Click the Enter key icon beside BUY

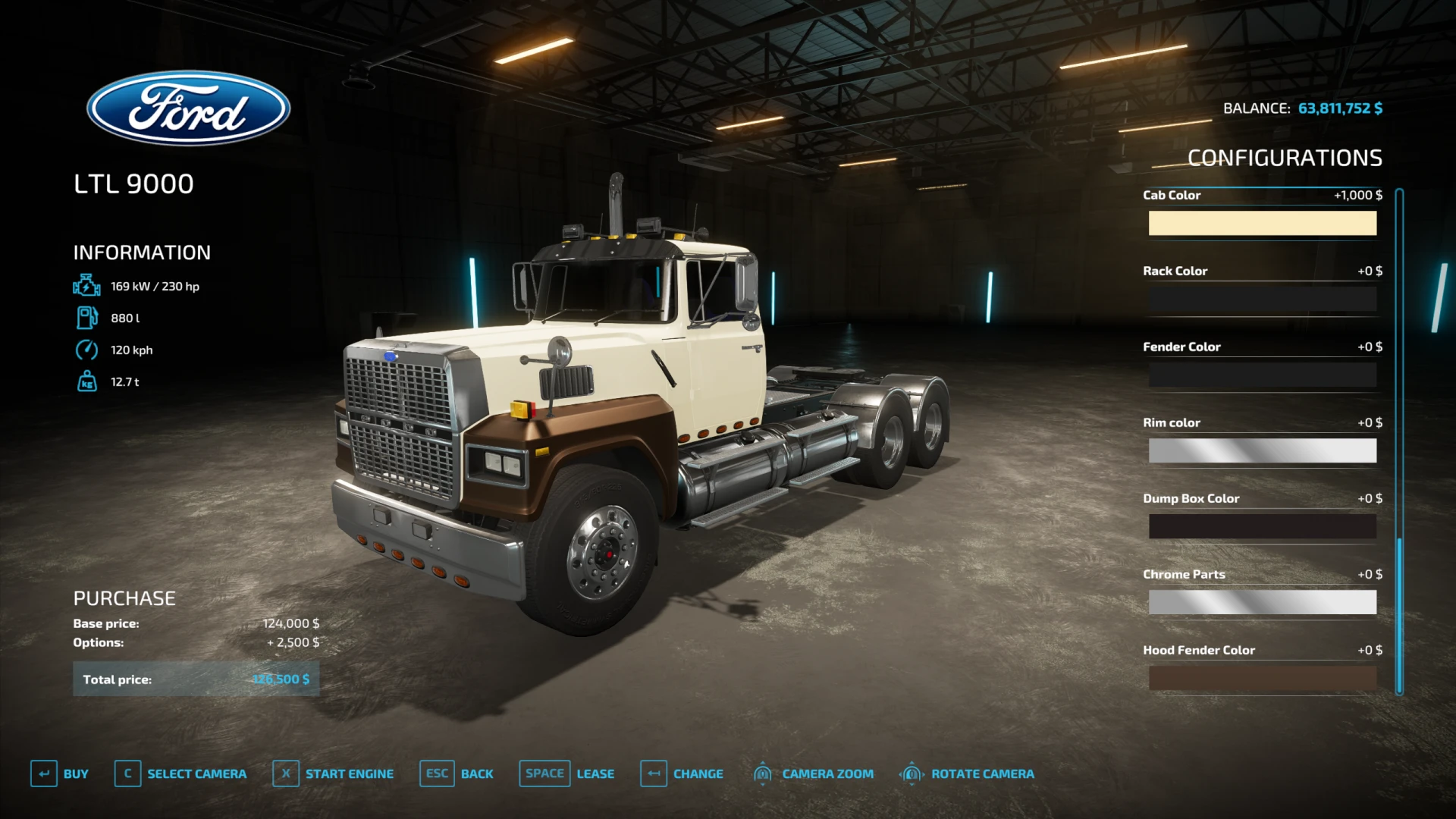[x=43, y=773]
